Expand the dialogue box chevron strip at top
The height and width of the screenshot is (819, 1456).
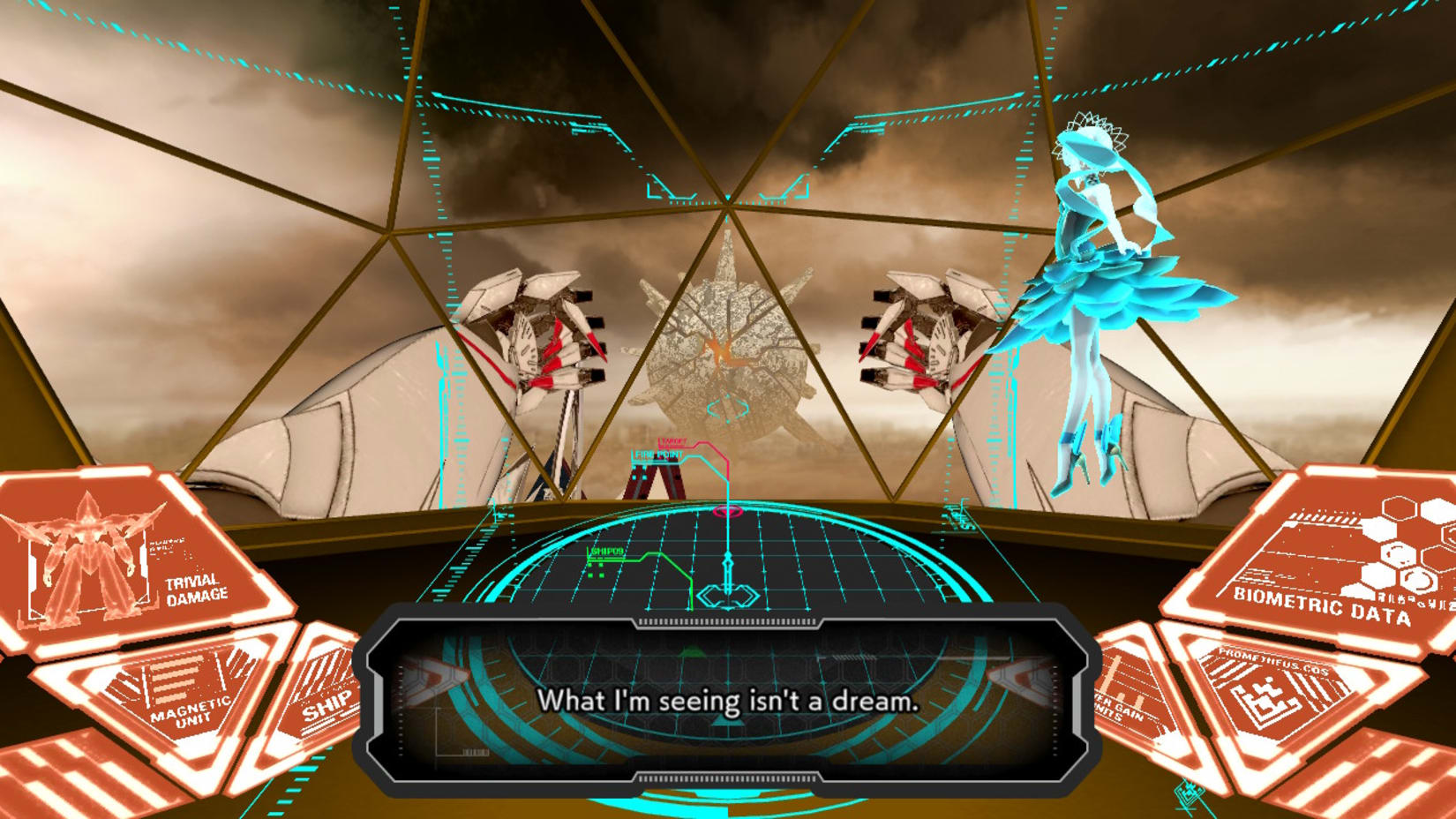click(x=725, y=623)
